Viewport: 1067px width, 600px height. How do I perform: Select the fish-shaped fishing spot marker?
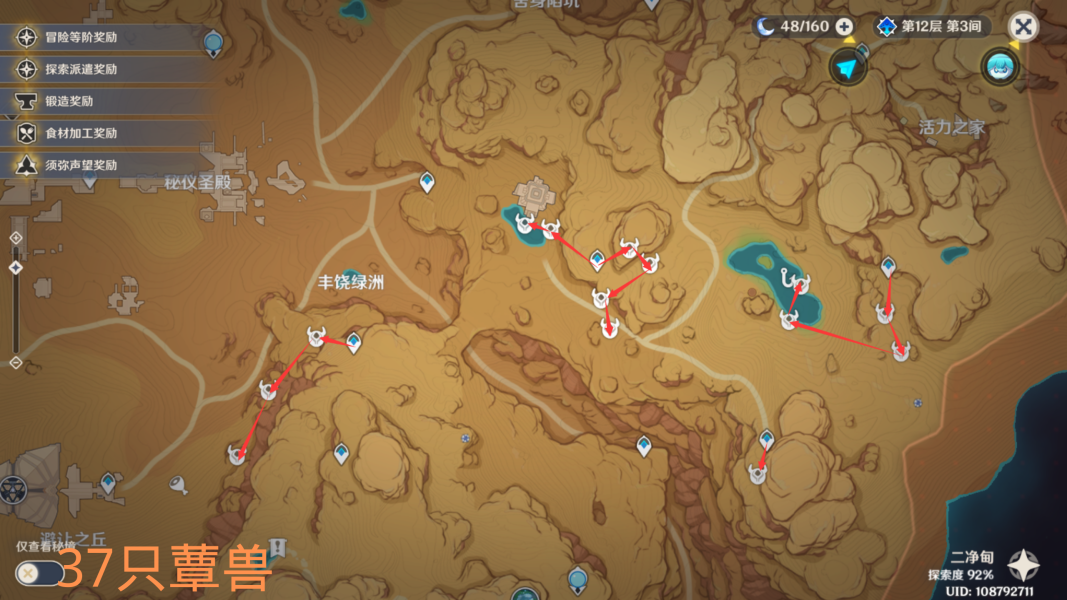(179, 485)
